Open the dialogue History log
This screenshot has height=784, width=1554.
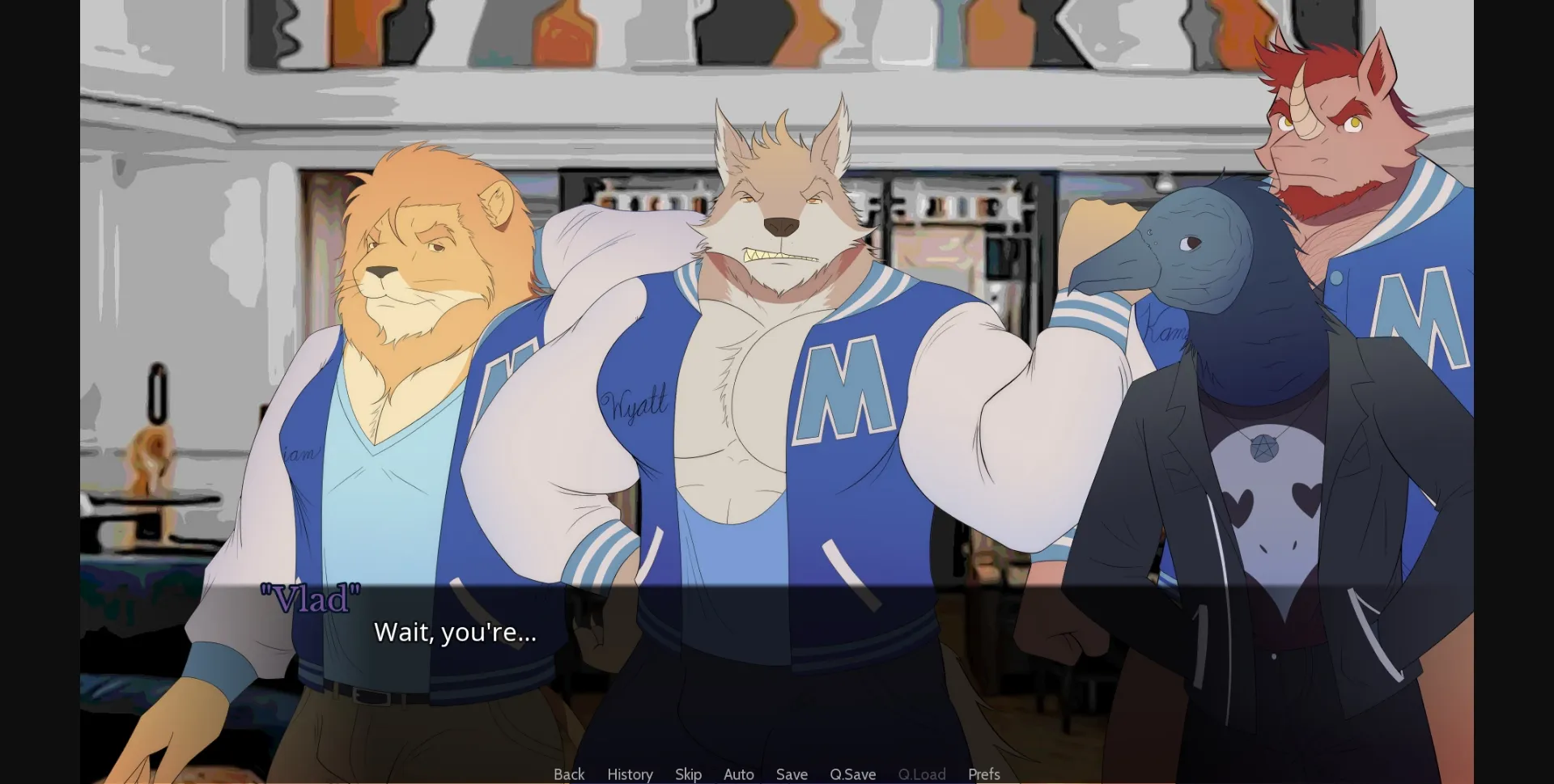(630, 774)
